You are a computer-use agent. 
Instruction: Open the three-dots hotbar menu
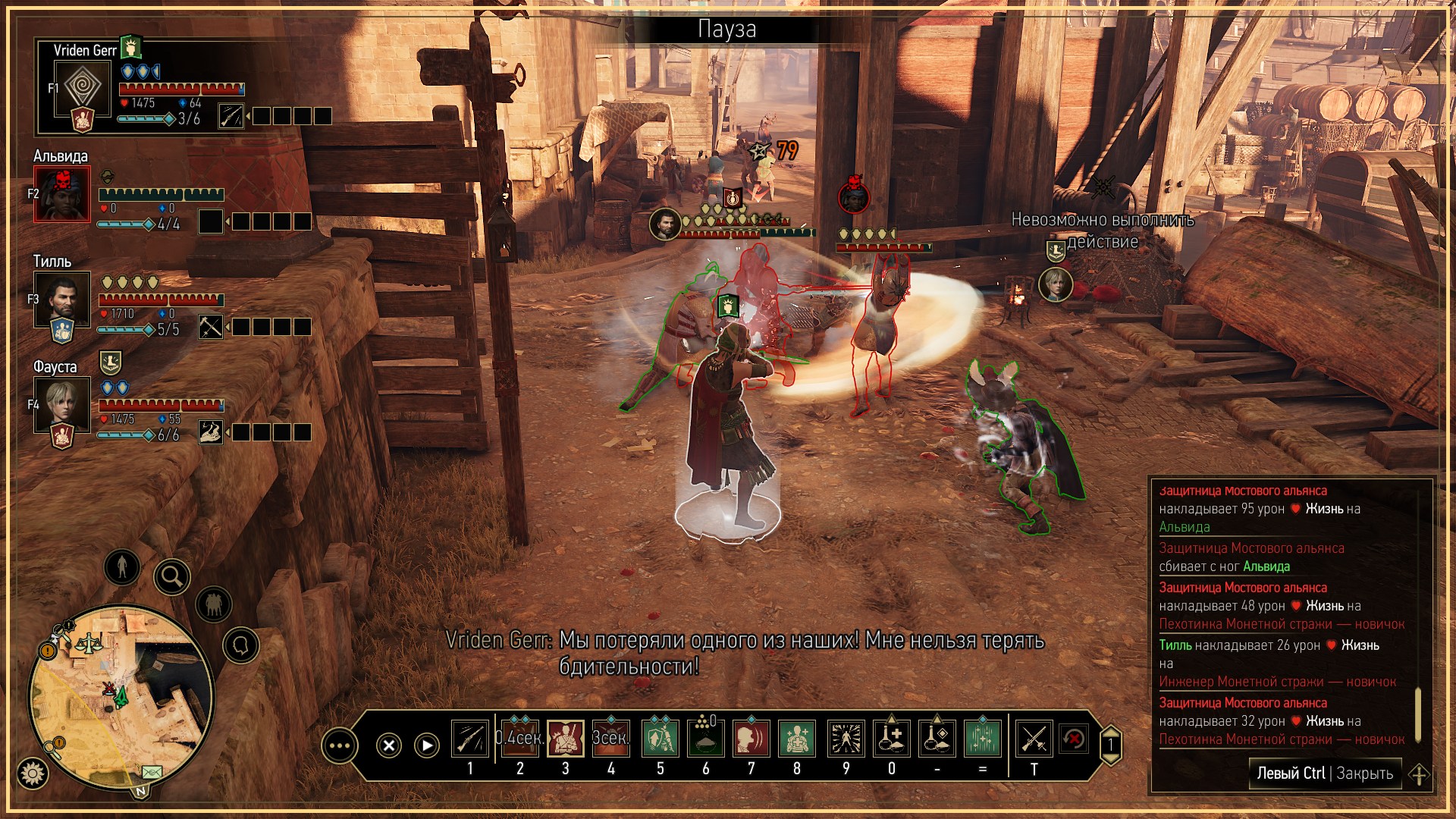[339, 746]
